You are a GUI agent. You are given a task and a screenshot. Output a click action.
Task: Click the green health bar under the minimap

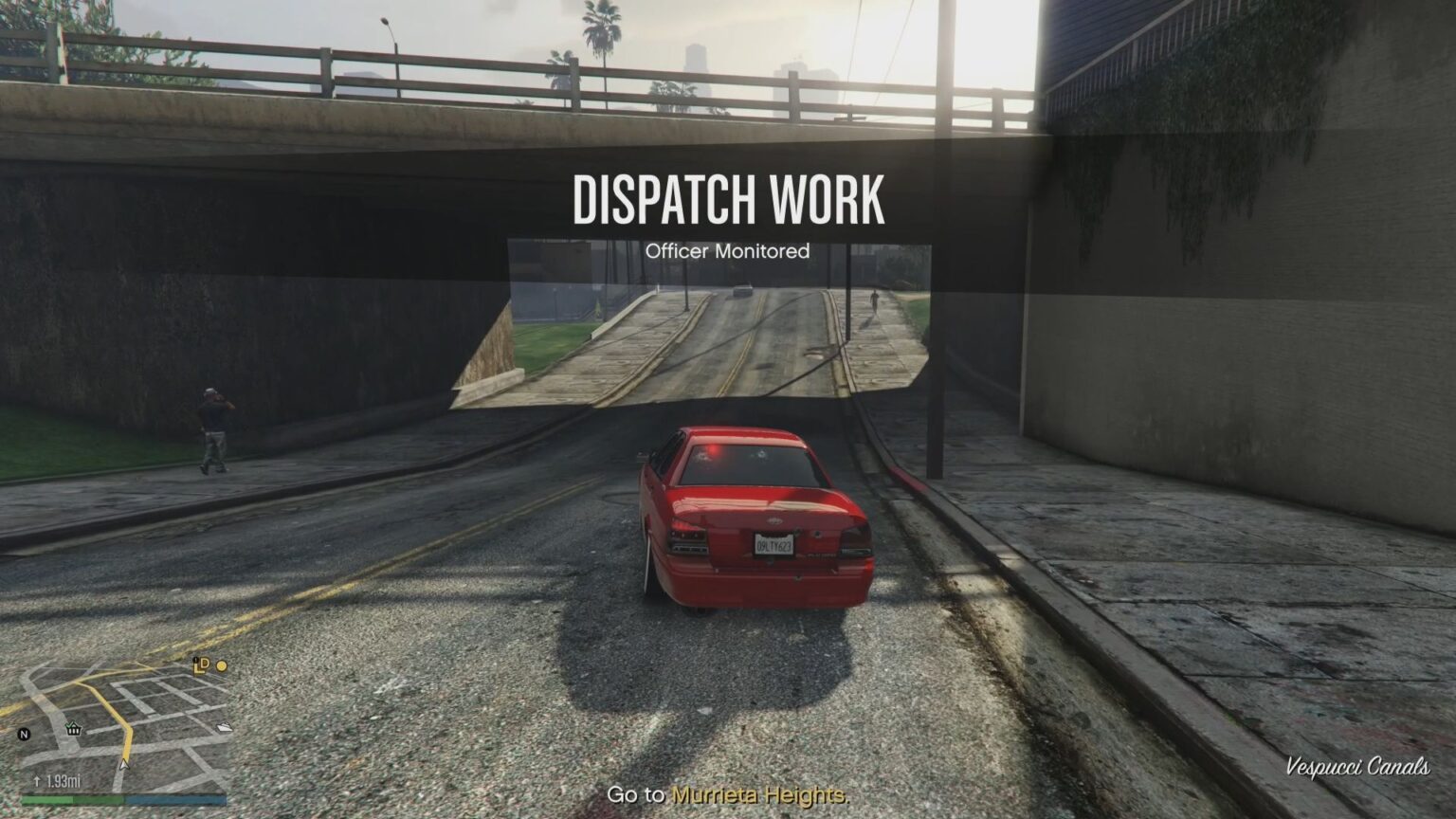pos(48,799)
